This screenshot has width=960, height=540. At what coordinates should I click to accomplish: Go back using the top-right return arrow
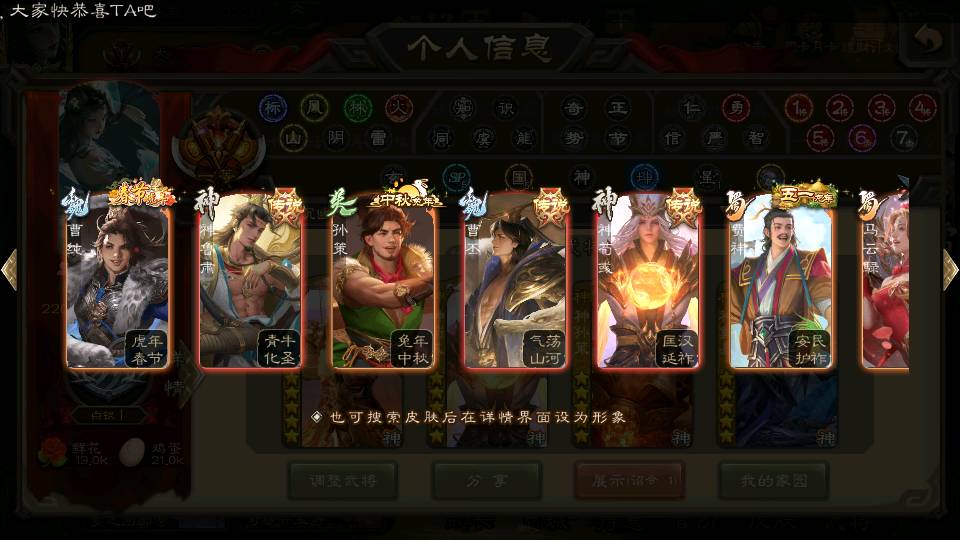[928, 40]
